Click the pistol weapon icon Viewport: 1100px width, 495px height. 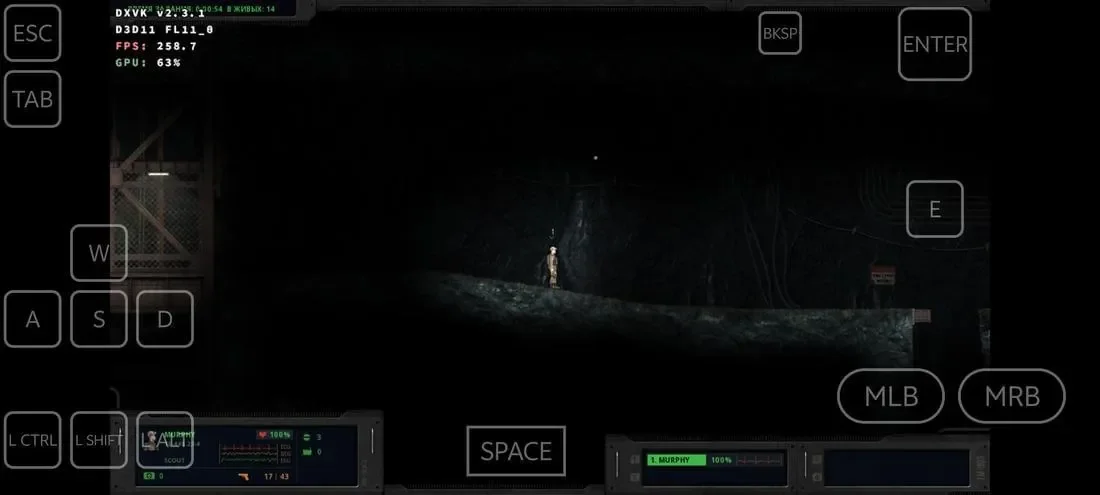point(242,476)
